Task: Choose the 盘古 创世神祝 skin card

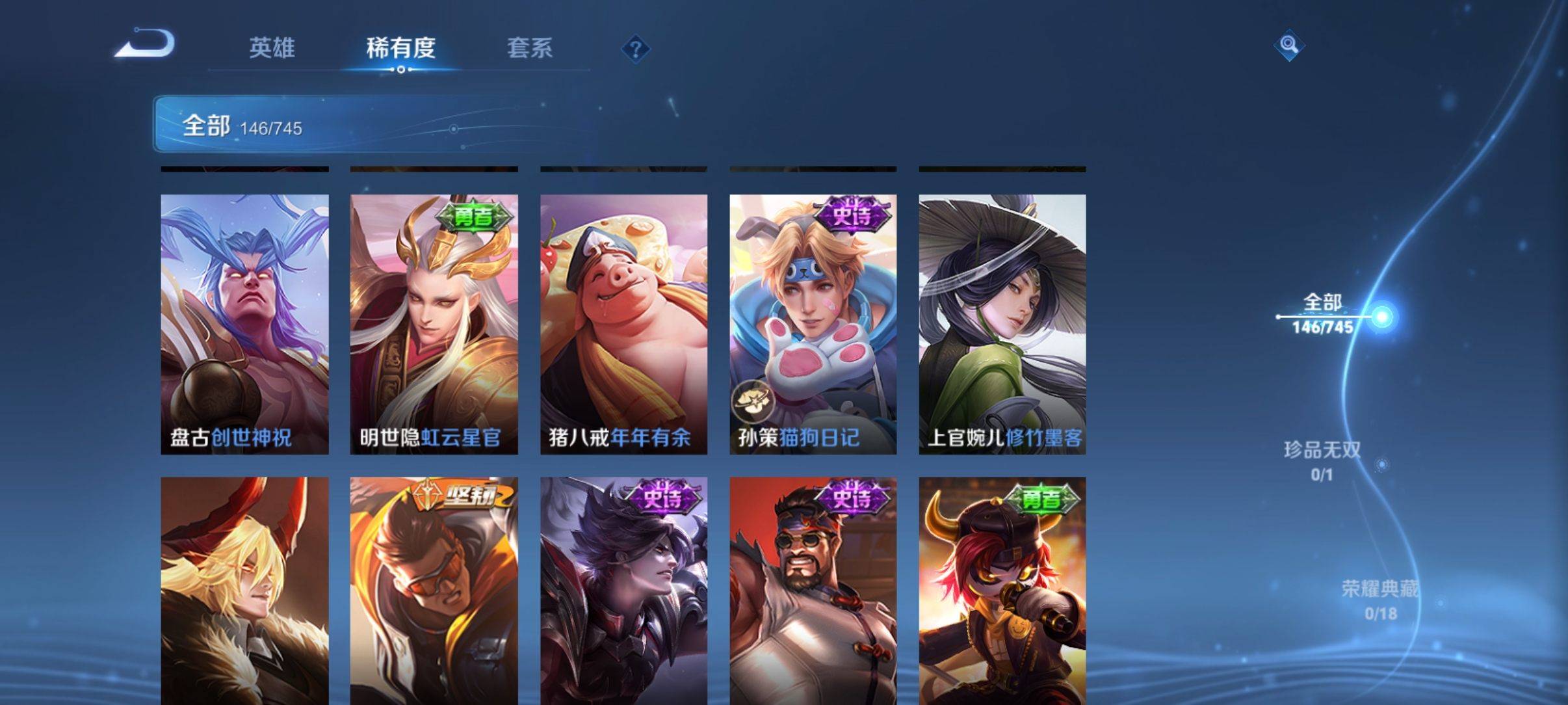Action: (x=244, y=324)
